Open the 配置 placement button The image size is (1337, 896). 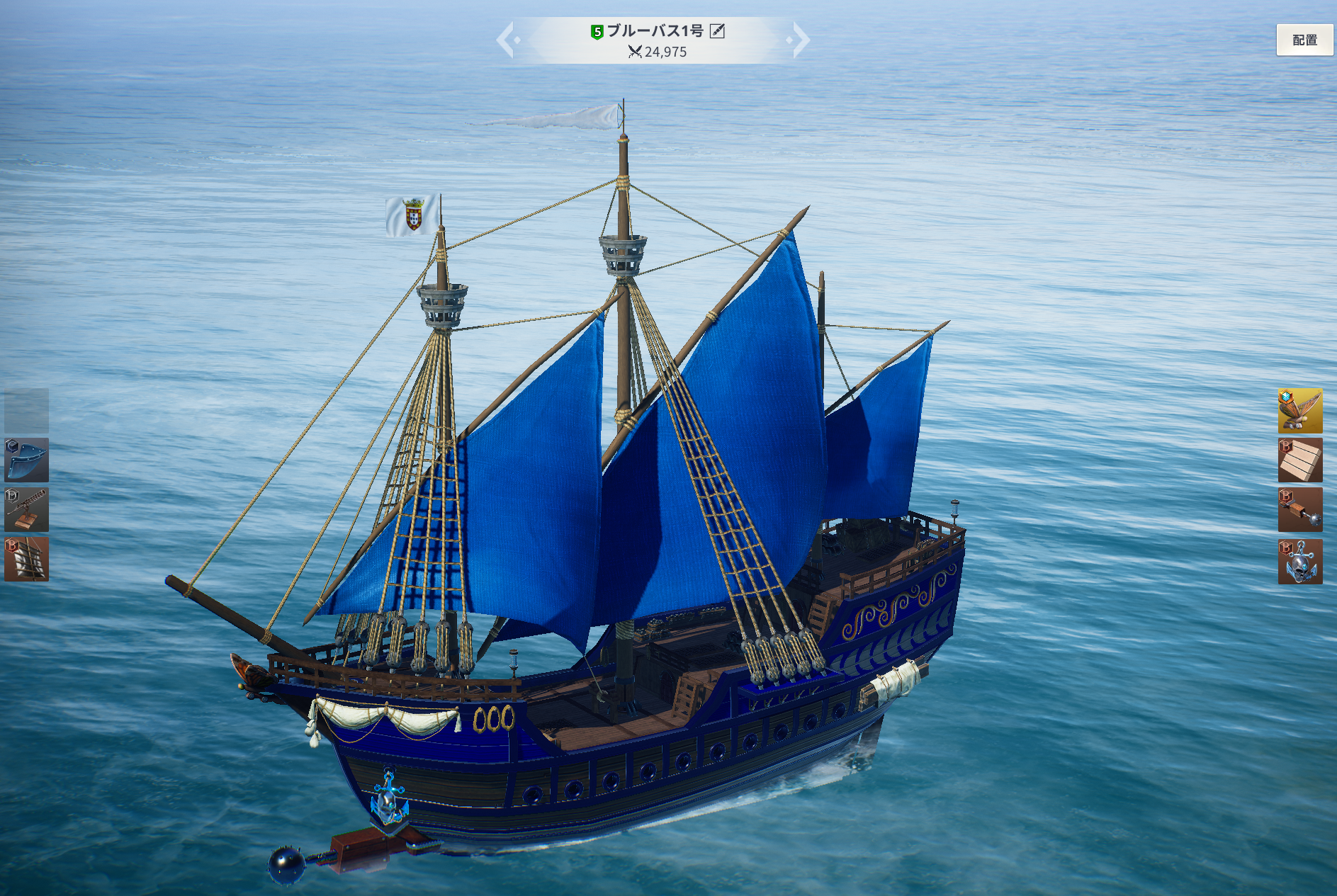pyautogui.click(x=1304, y=40)
